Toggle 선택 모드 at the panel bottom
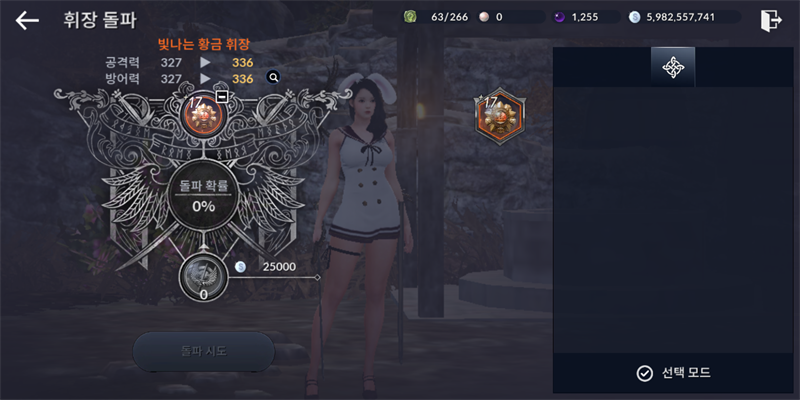The height and width of the screenshot is (400, 800). tap(673, 373)
